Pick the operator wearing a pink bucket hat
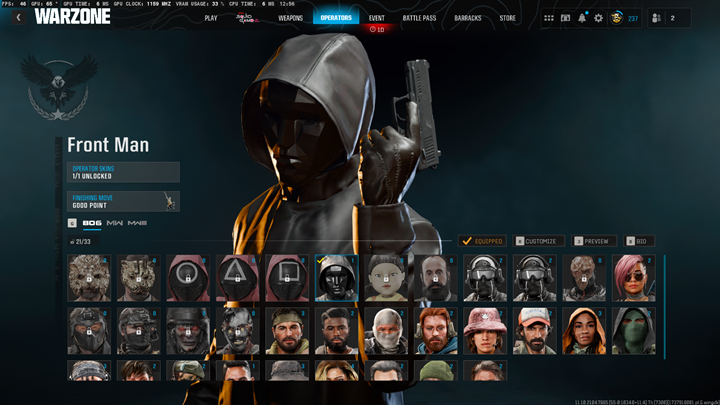 [485, 331]
